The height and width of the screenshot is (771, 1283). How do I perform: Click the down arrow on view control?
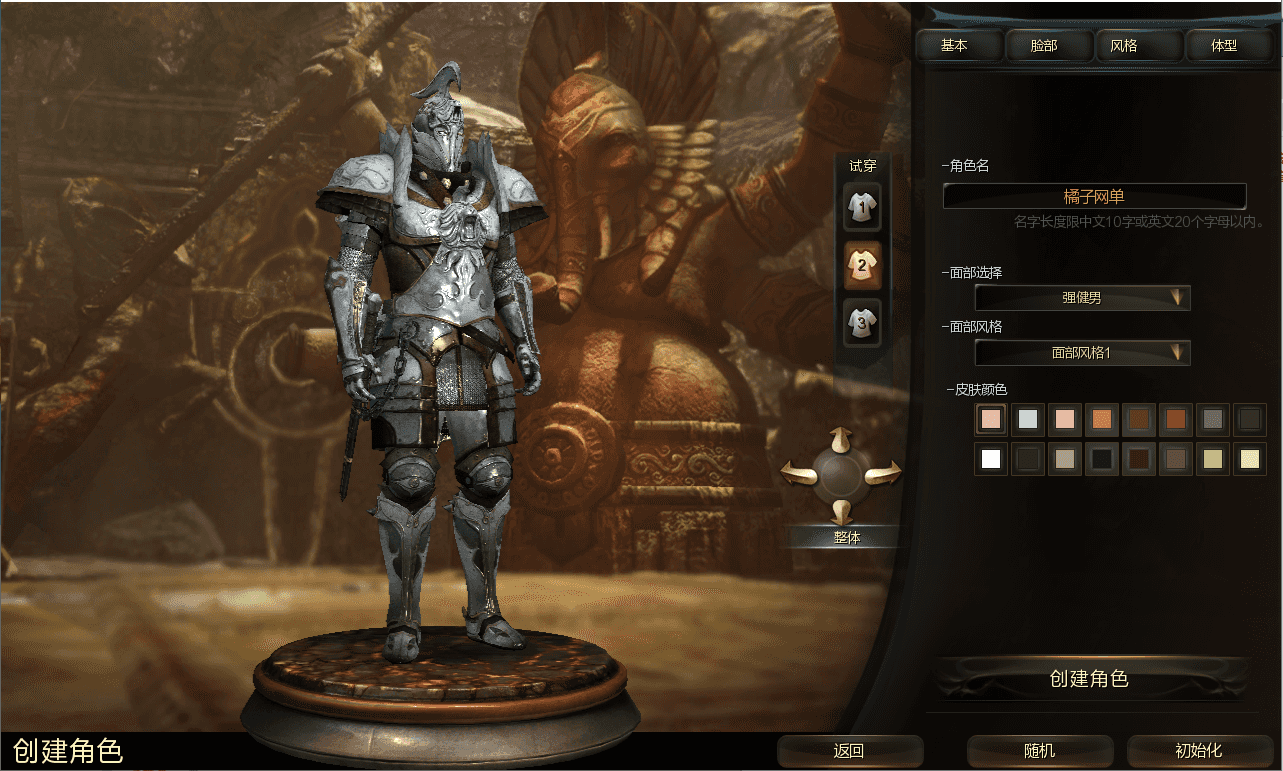coord(842,510)
